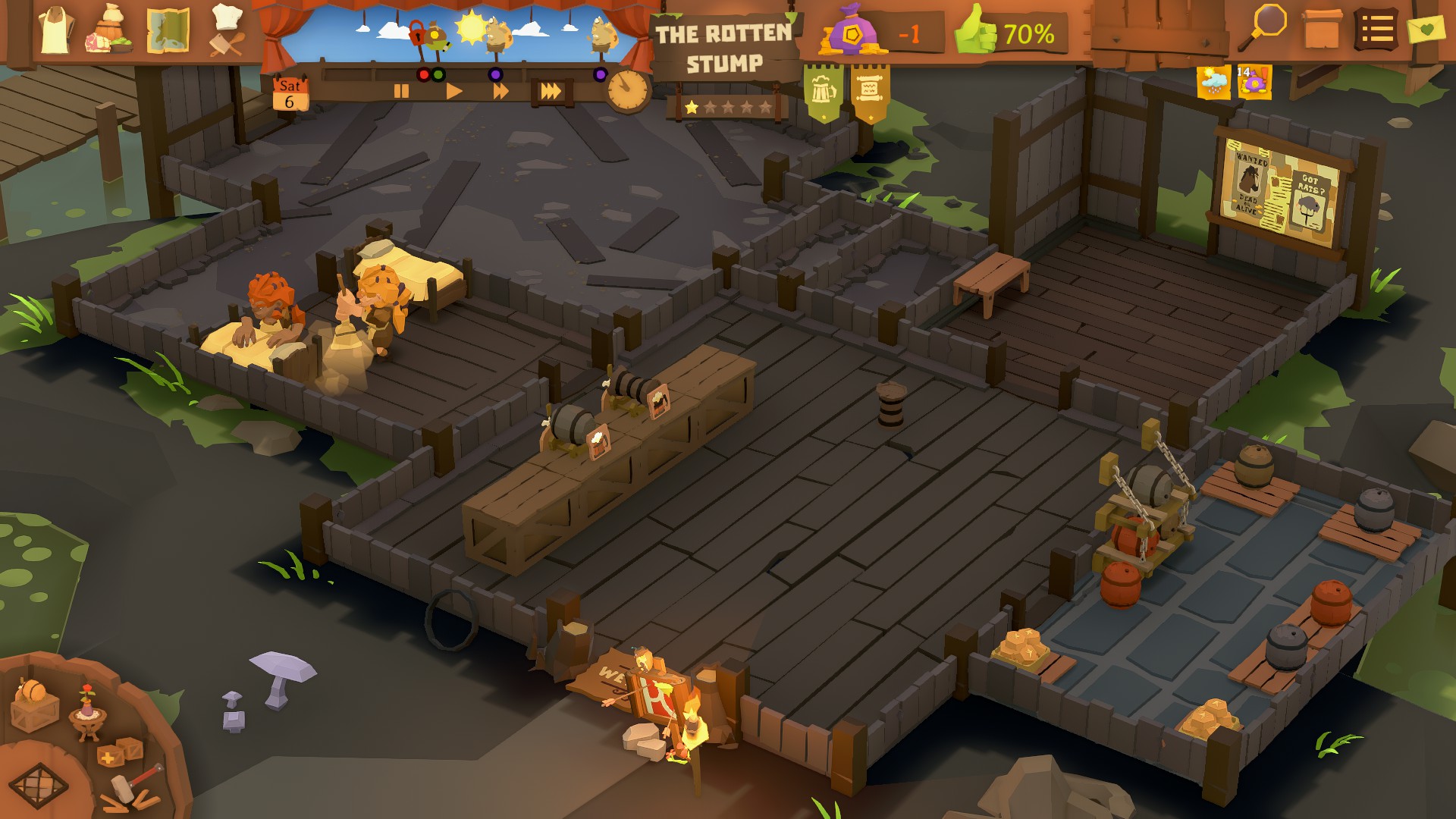Check the rain weather notification
The image size is (1456, 819).
[x=1213, y=82]
